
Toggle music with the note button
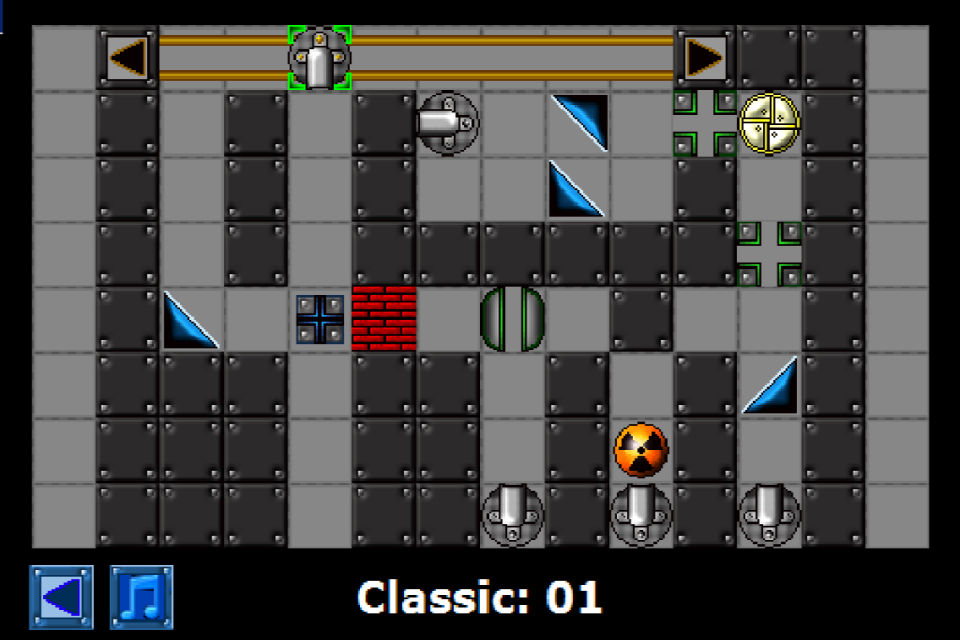coord(141,597)
